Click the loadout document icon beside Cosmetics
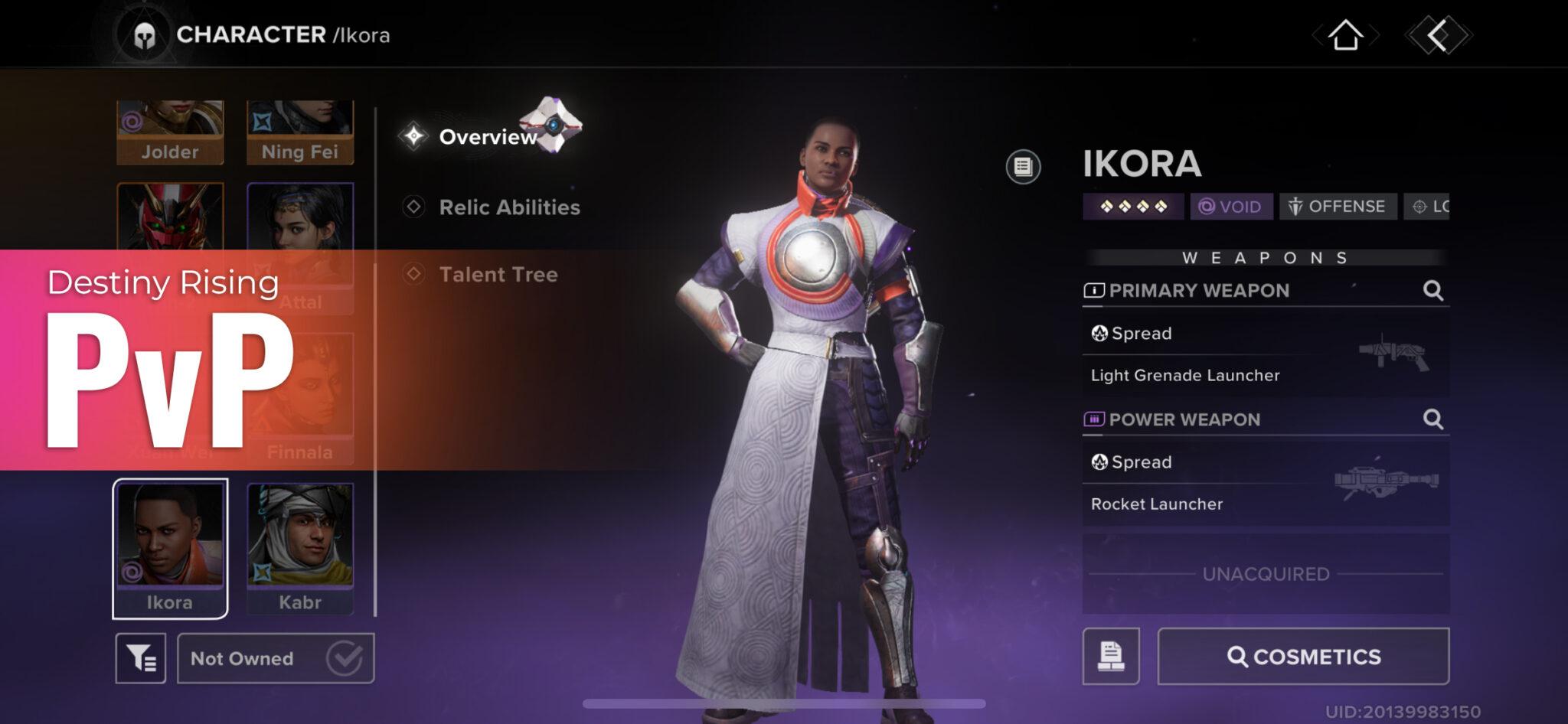1568x724 pixels. tap(1112, 656)
